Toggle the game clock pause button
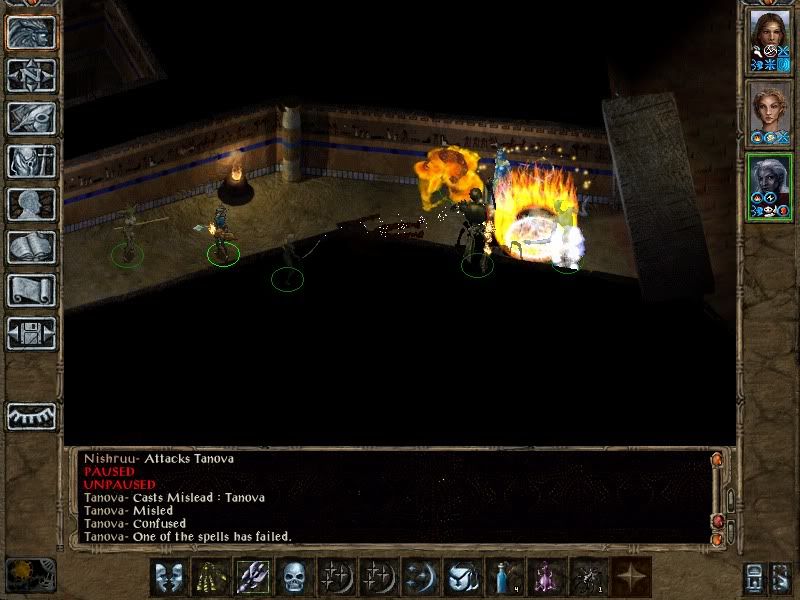The image size is (800, 600). click(x=31, y=575)
